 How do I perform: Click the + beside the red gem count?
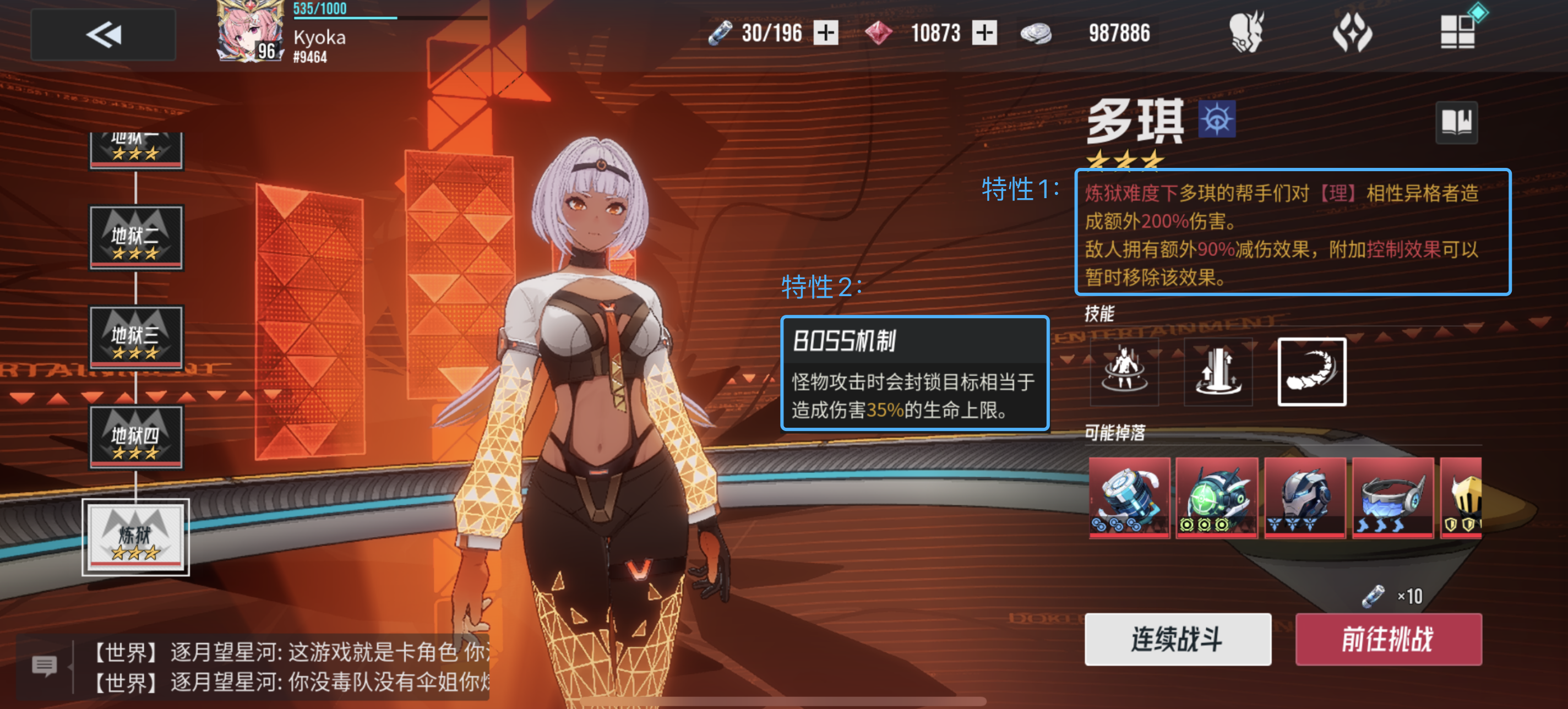pyautogui.click(x=985, y=34)
